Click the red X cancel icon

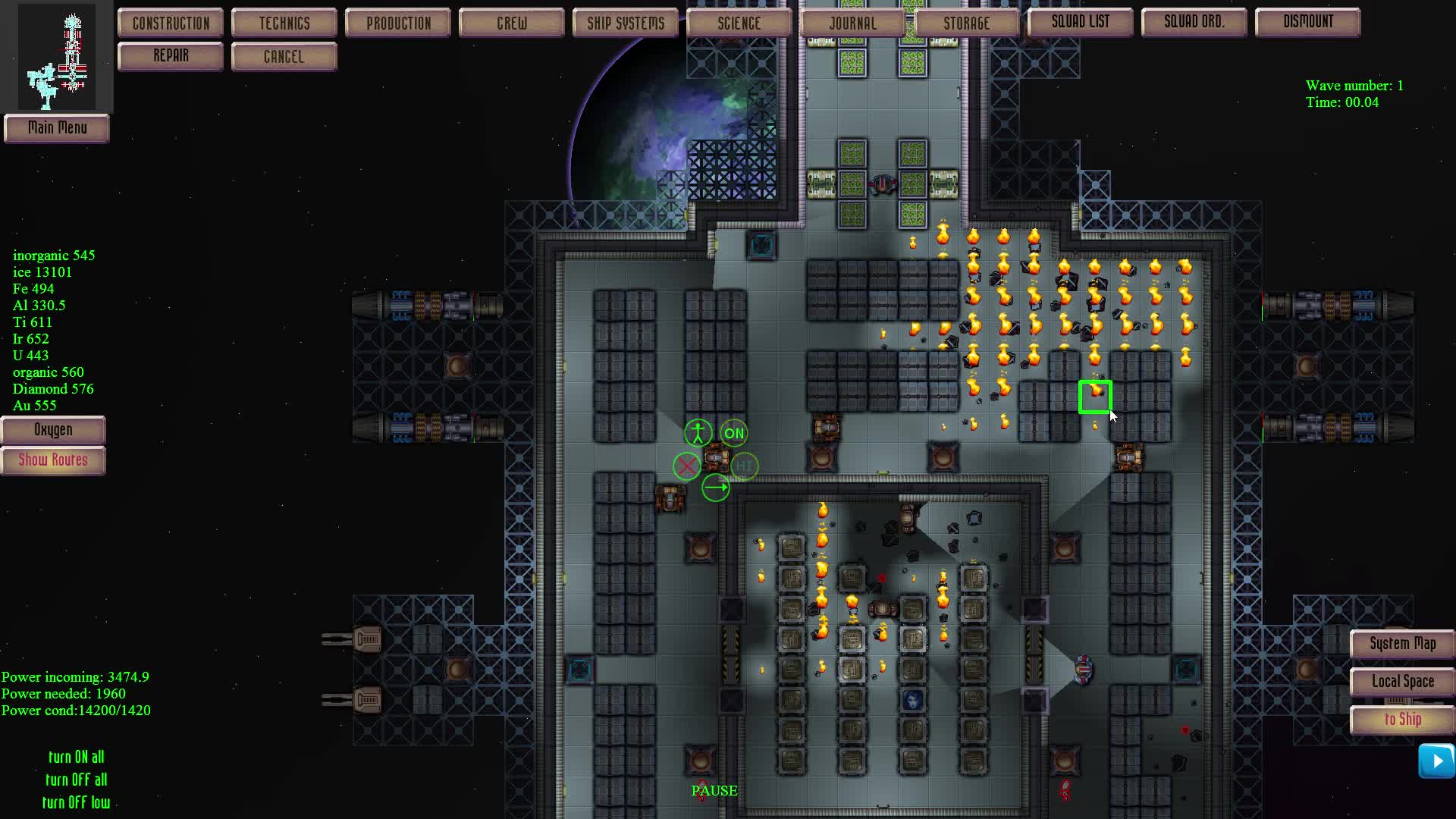tap(686, 466)
